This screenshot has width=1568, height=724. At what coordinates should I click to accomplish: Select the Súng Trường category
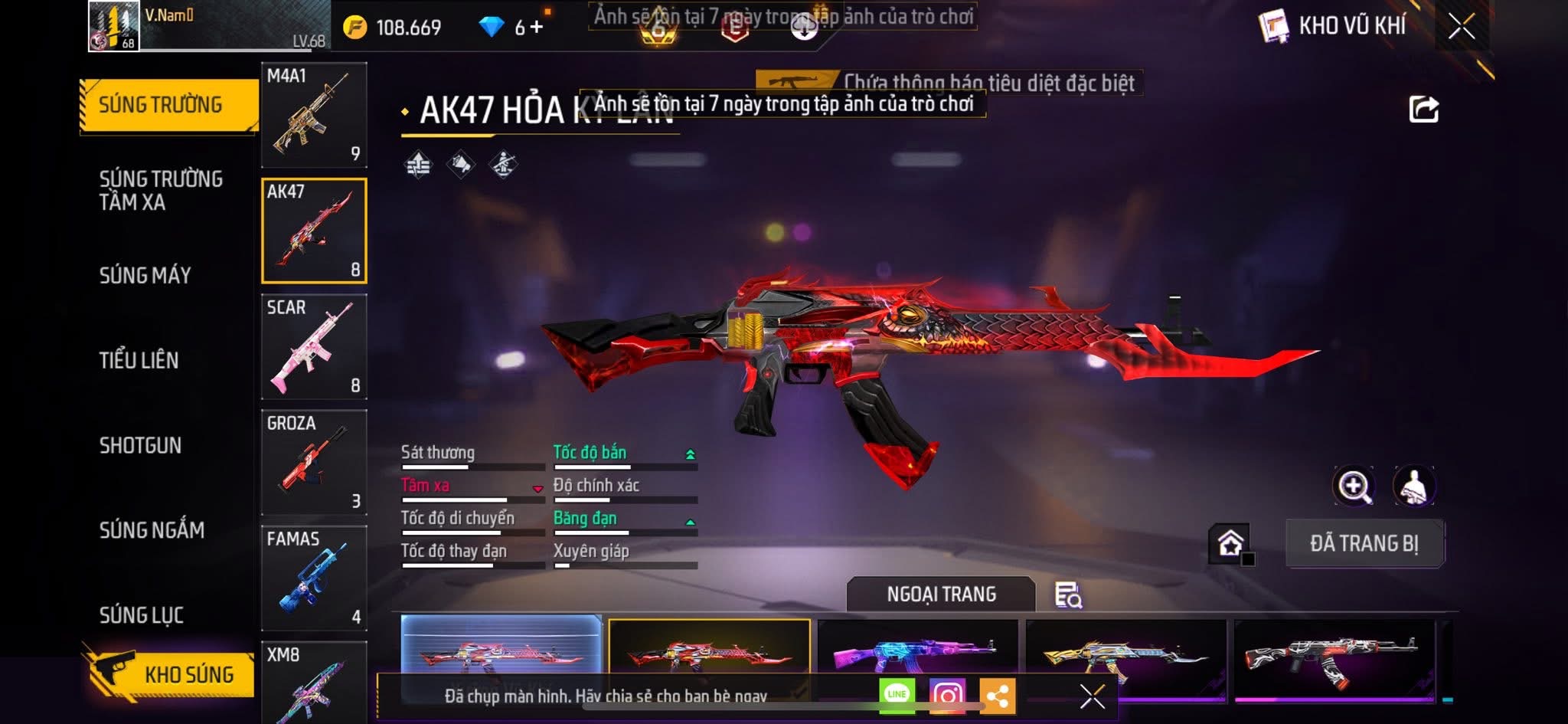(161, 105)
